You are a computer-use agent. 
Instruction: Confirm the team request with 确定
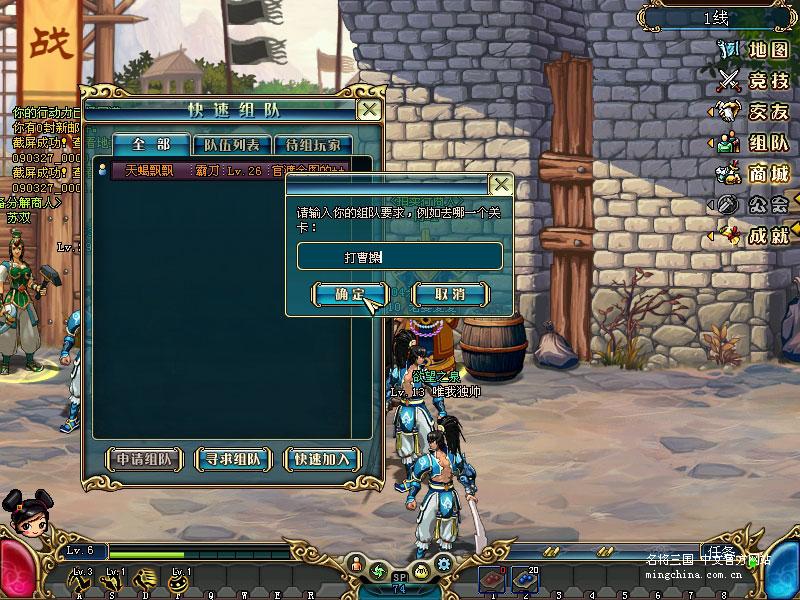(349, 294)
